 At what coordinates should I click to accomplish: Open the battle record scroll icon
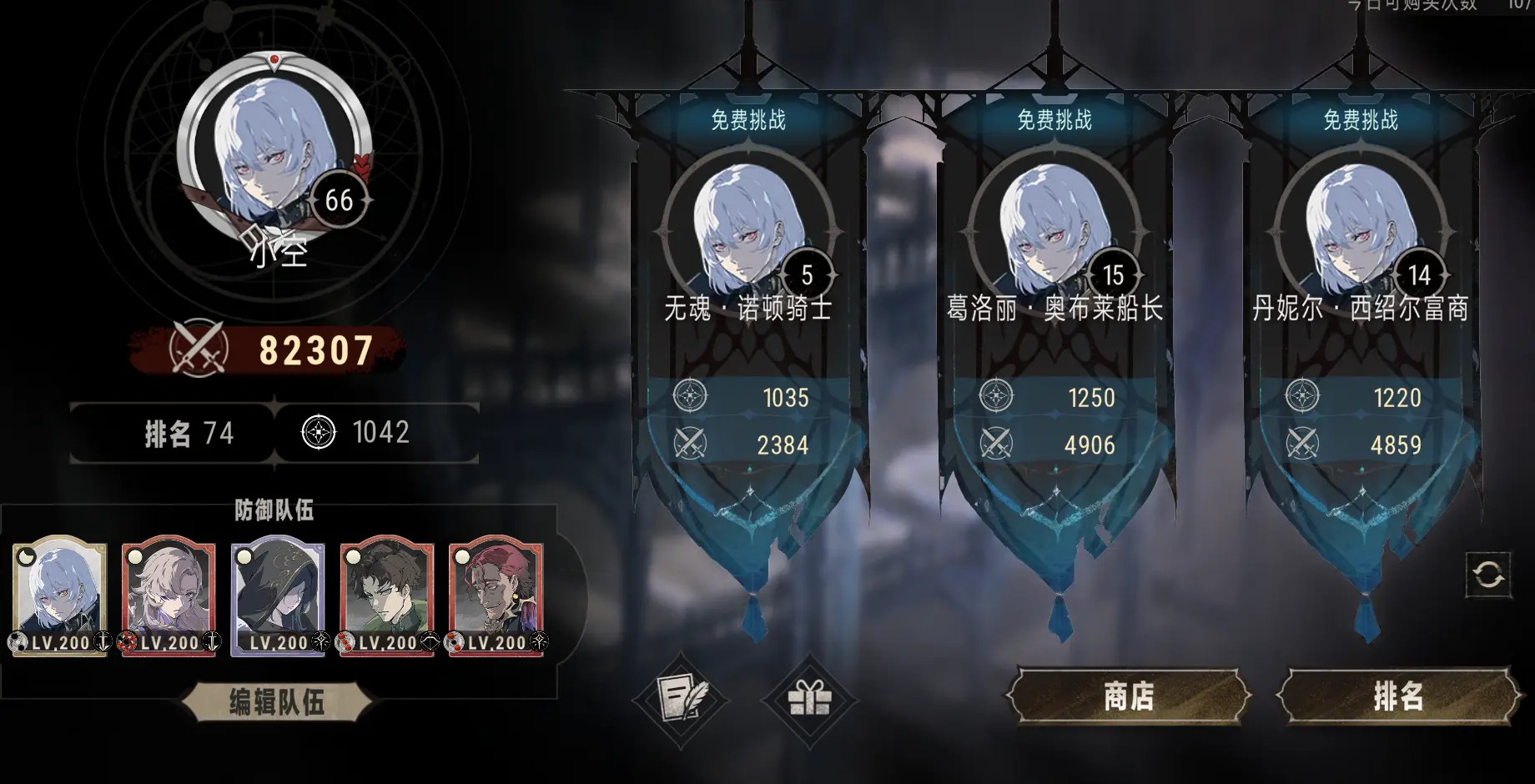[x=681, y=697]
